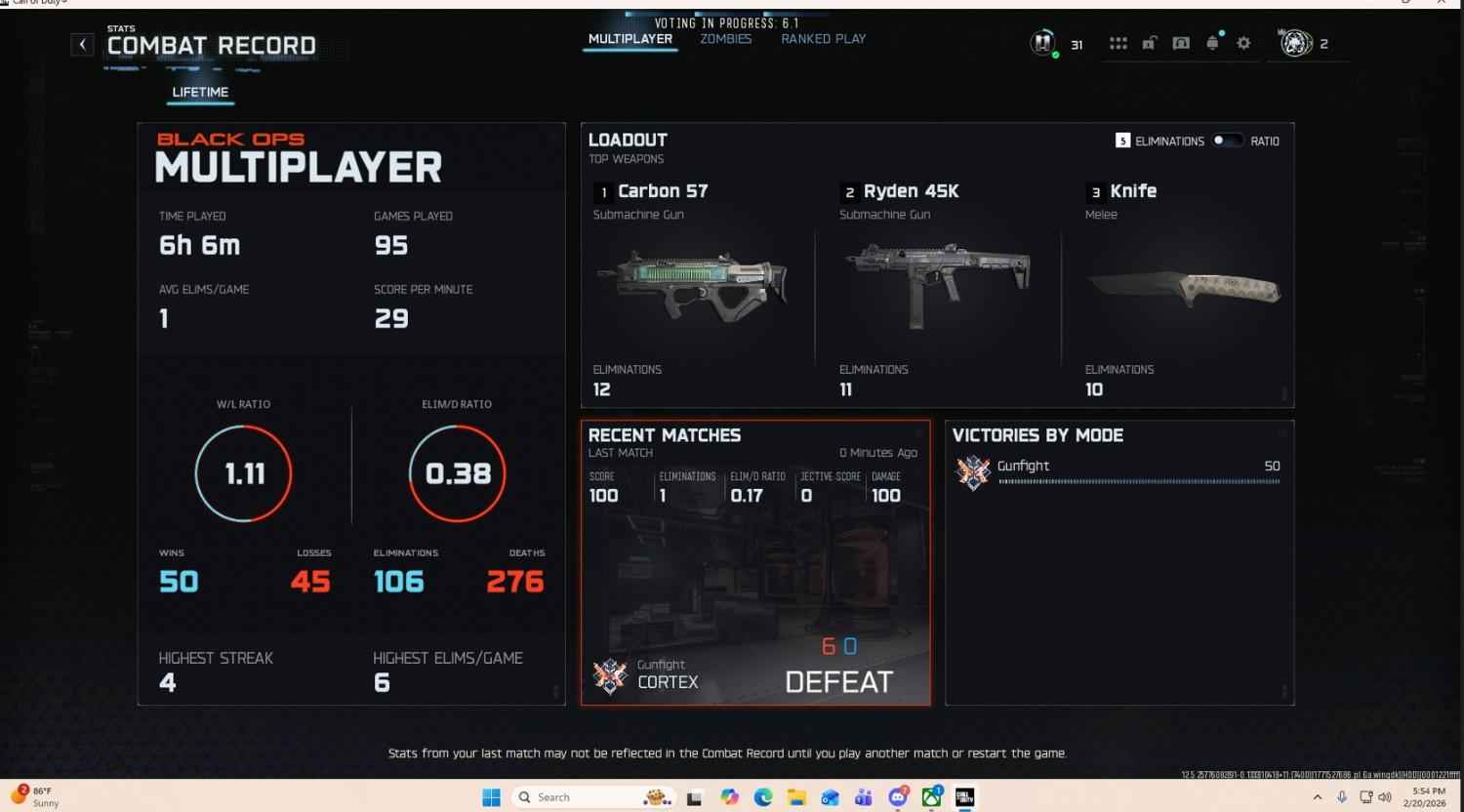Open the apps grid icon in the header
Image resolution: width=1464 pixels, height=812 pixels.
click(1117, 43)
